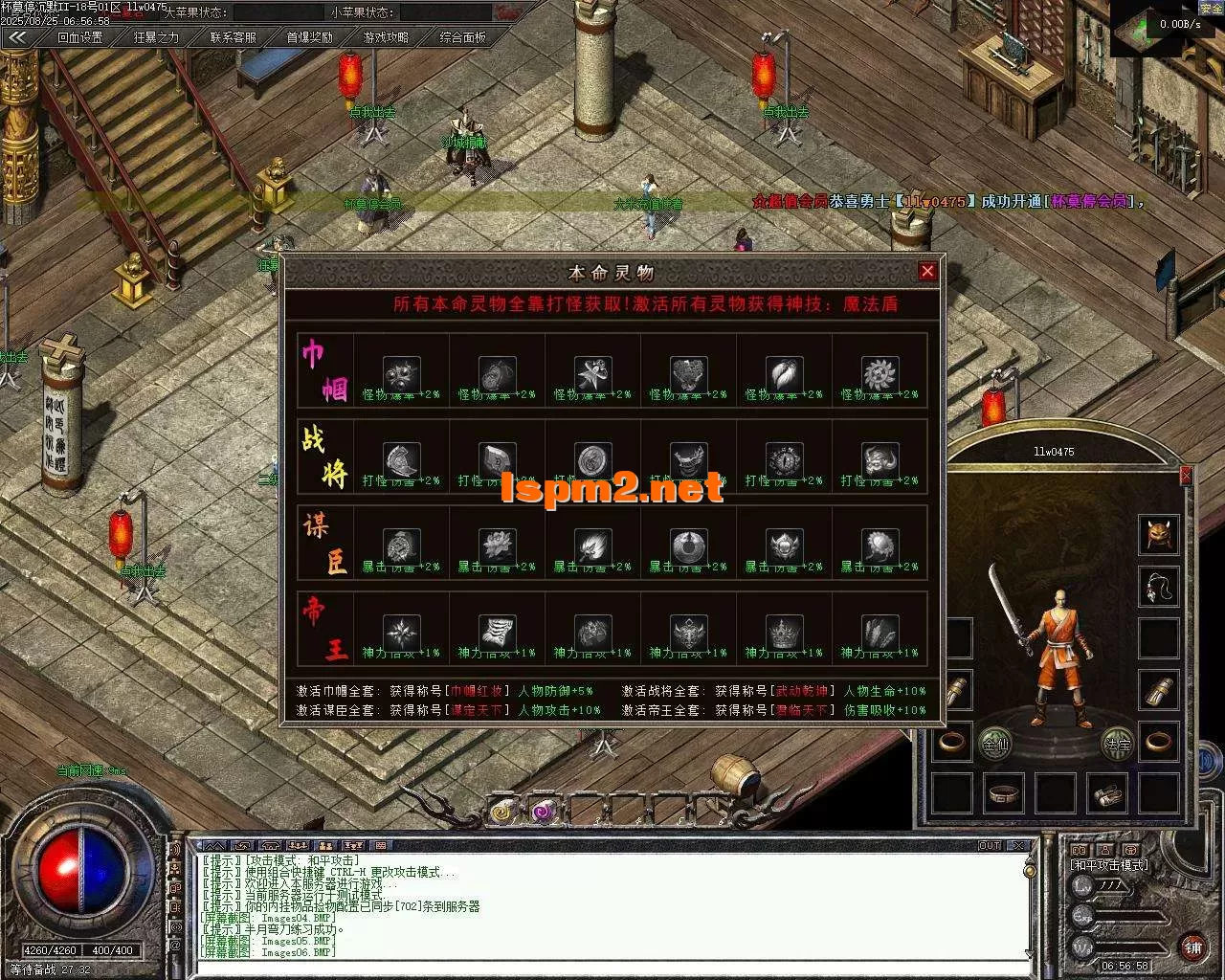Close the 本命灵物 window
Screen dimensions: 1225x980
click(926, 272)
